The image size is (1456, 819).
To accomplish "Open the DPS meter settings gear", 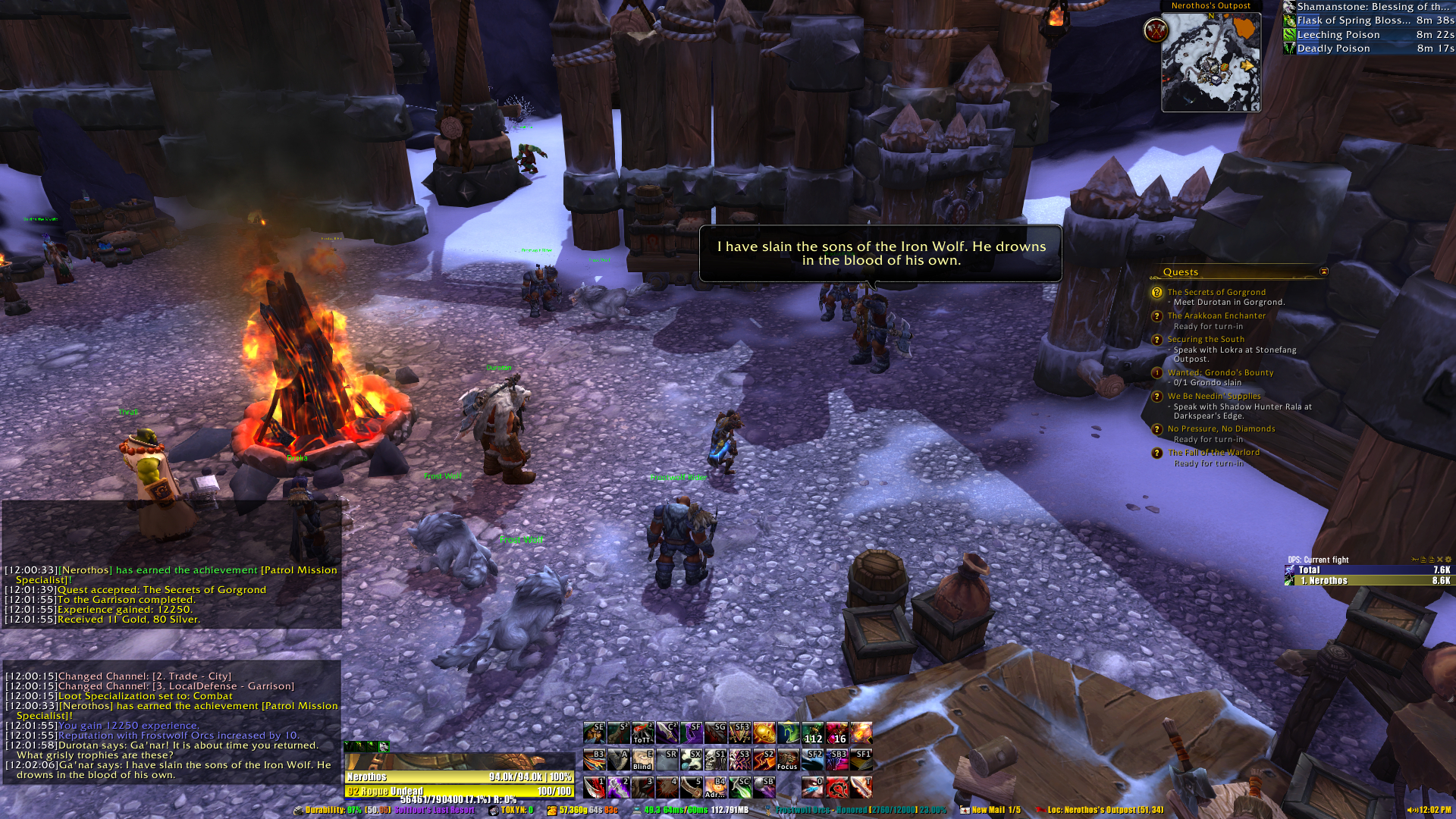I will tap(1448, 560).
